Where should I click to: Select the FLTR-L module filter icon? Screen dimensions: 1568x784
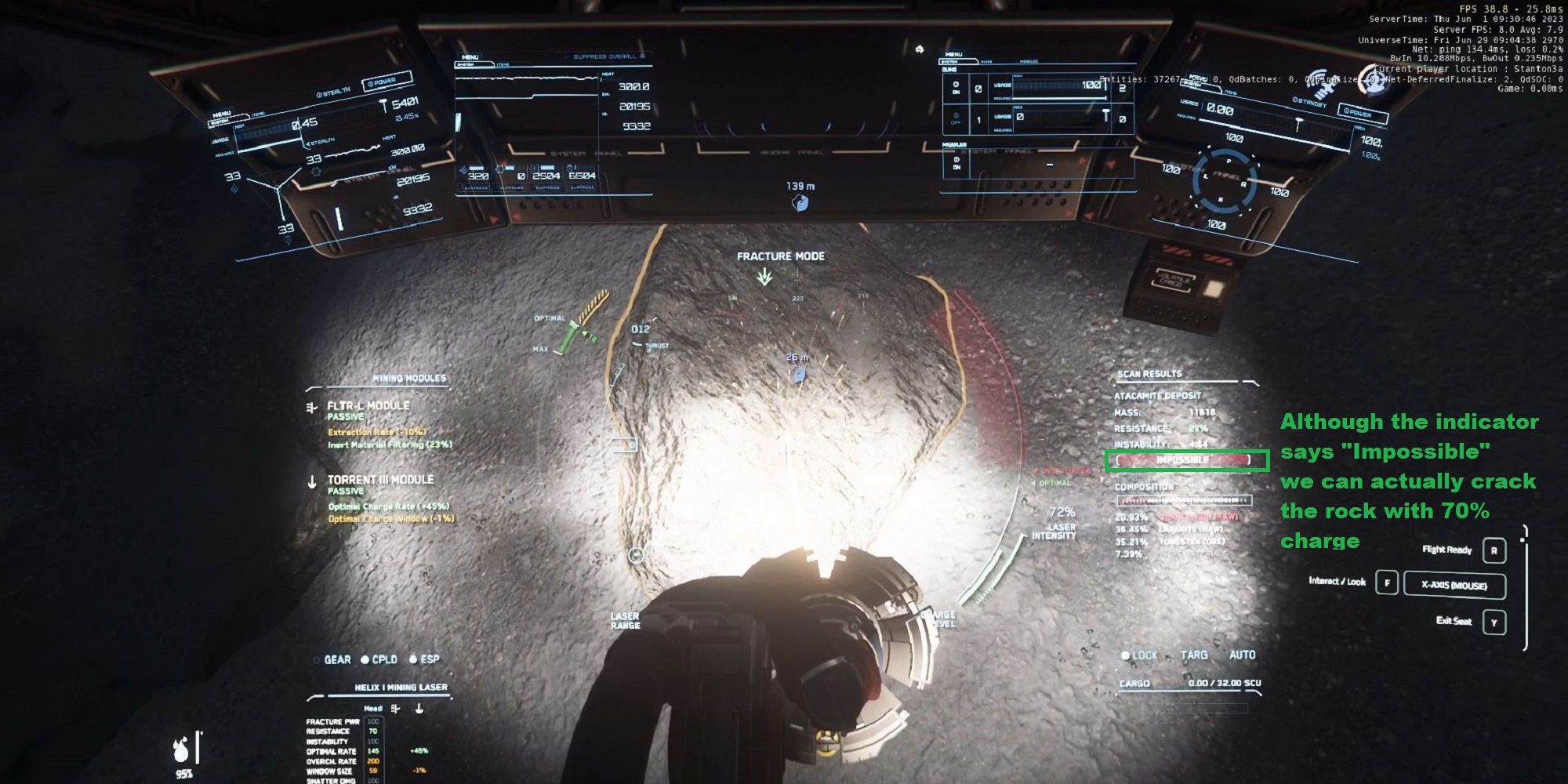coord(311,407)
